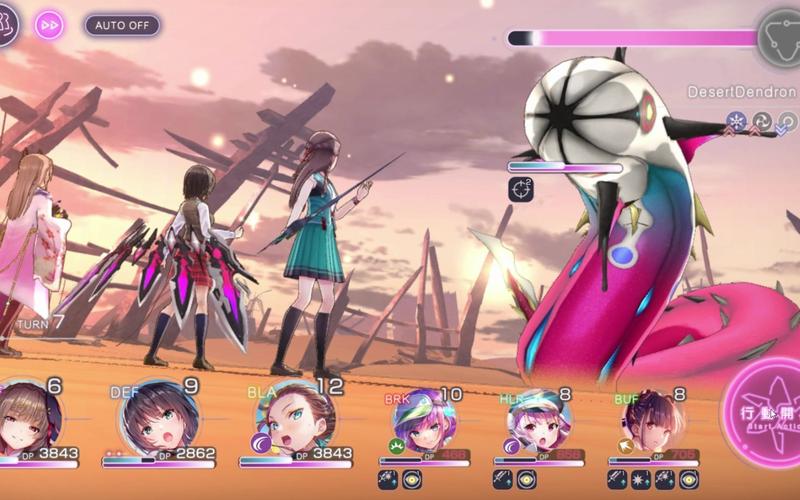This screenshot has height=500, width=800.
Task: Click the target crosshair icon on the enemy
Action: tap(521, 189)
